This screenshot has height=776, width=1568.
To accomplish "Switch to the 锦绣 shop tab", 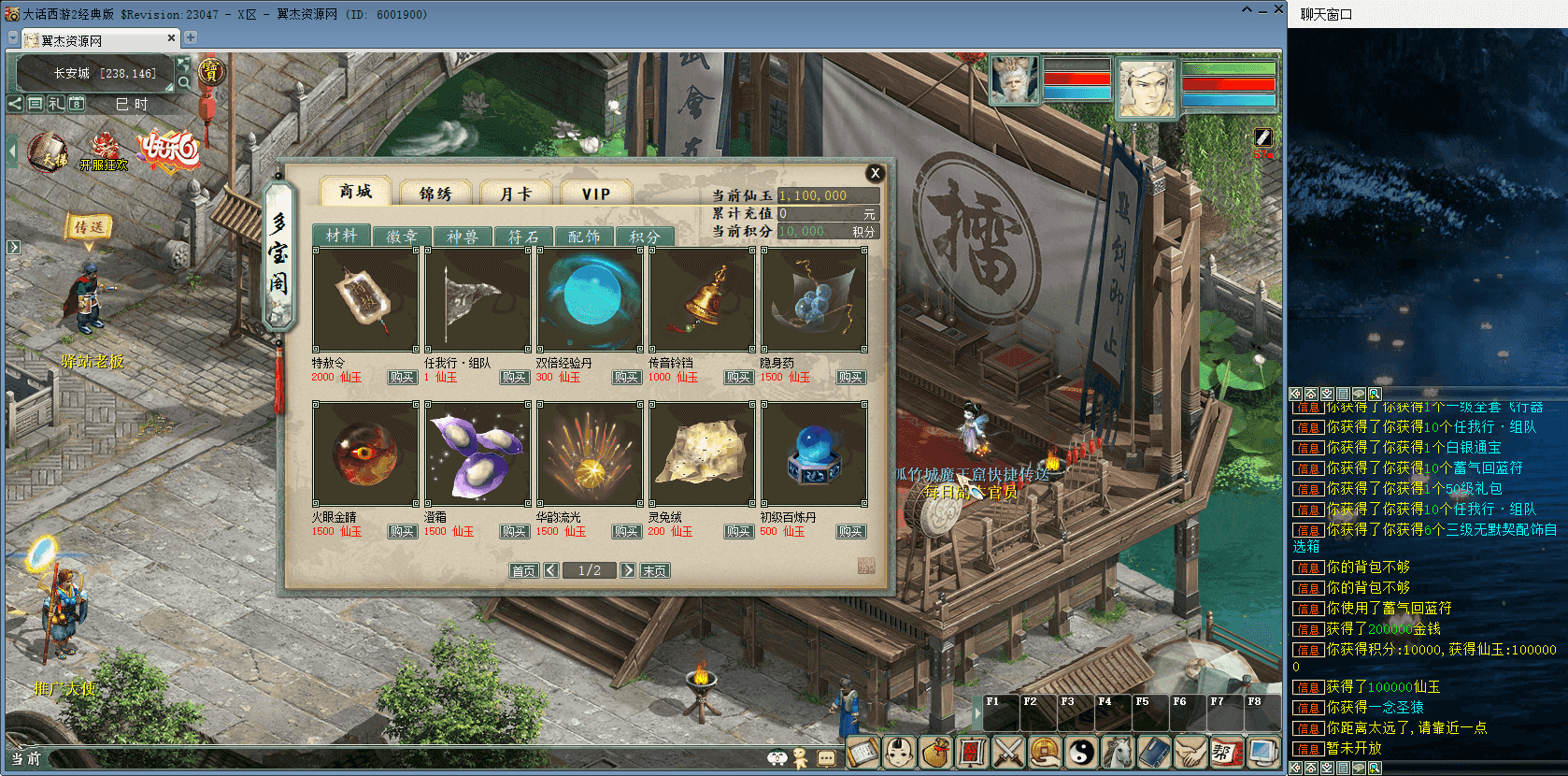I will [x=435, y=193].
